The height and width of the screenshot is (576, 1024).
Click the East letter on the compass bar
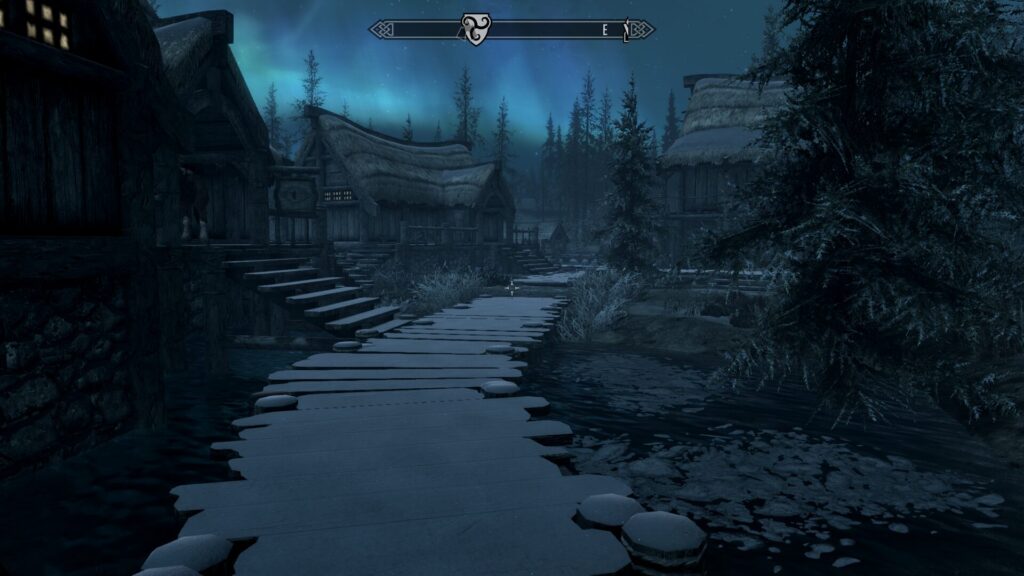pos(605,31)
